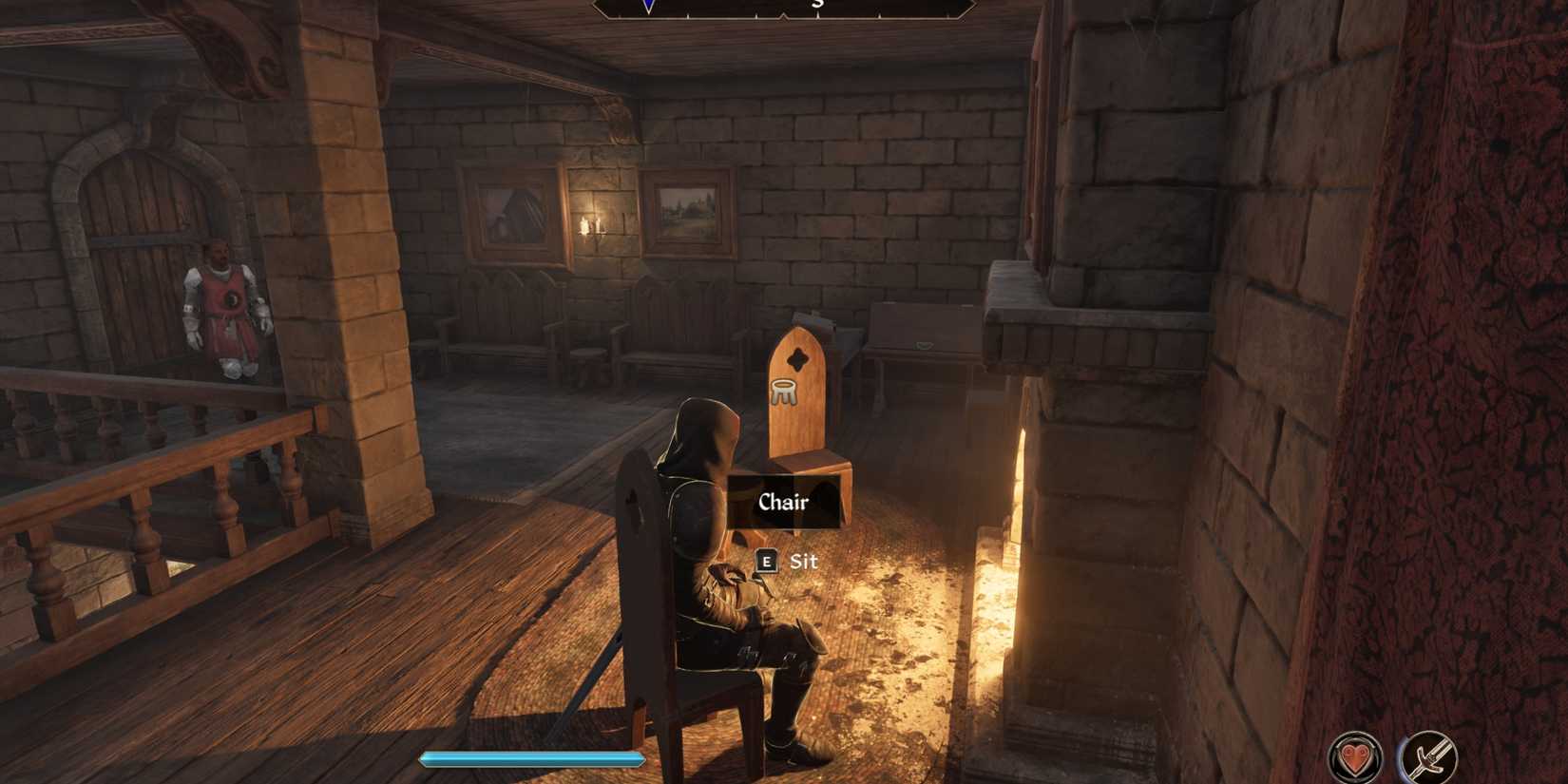Click the blue stamina bar at the bottom
The image size is (1568, 784).
tap(532, 759)
